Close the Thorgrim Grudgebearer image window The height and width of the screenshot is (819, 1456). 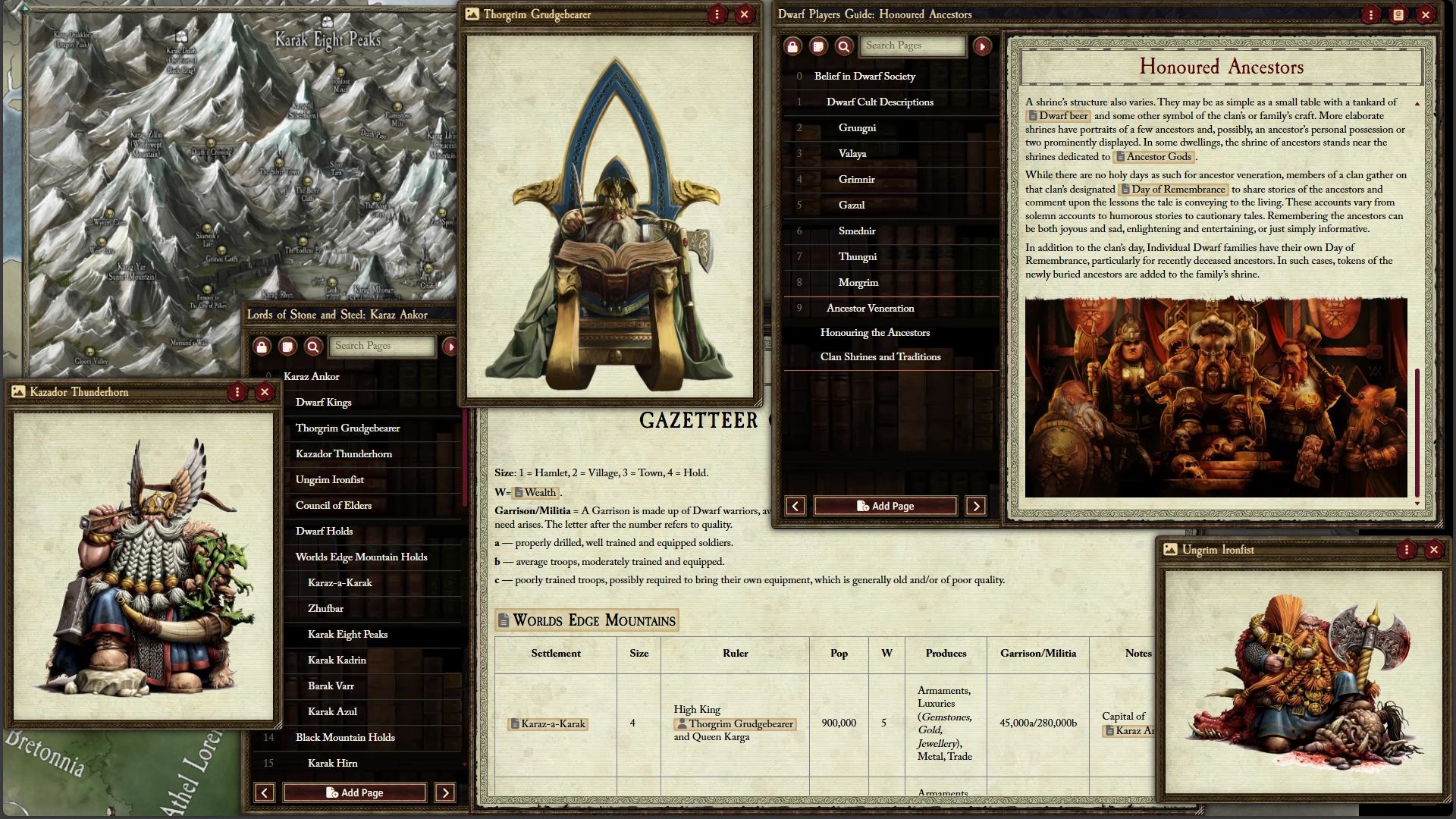(744, 14)
